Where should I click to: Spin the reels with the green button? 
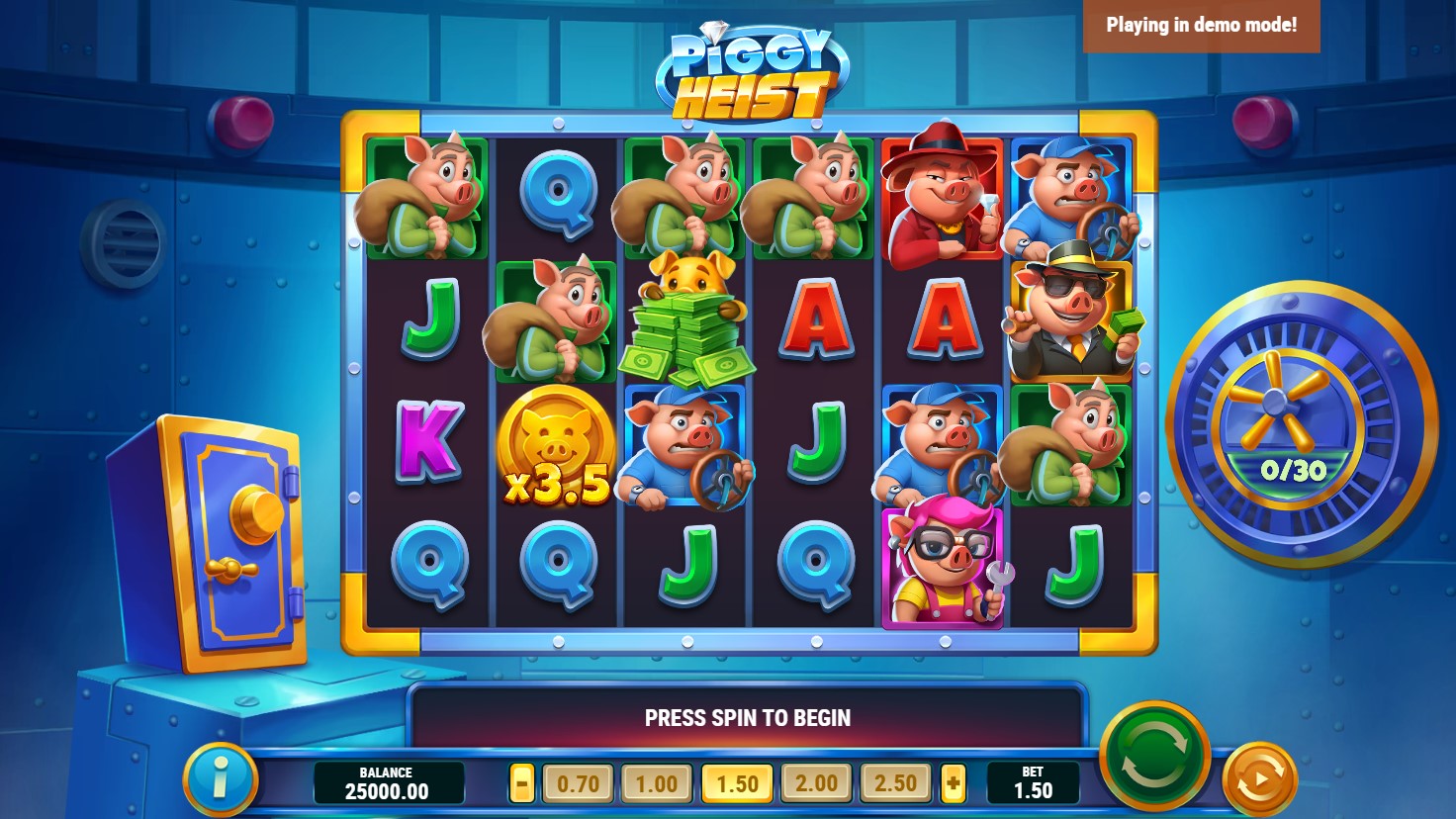(1154, 758)
